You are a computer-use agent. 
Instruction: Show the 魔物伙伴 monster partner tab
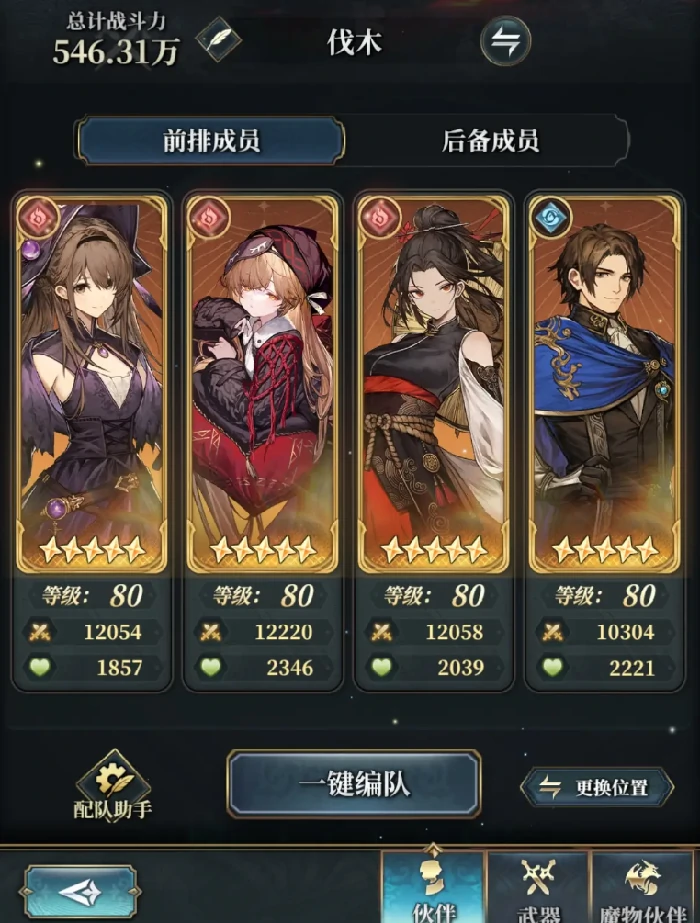pos(644,887)
